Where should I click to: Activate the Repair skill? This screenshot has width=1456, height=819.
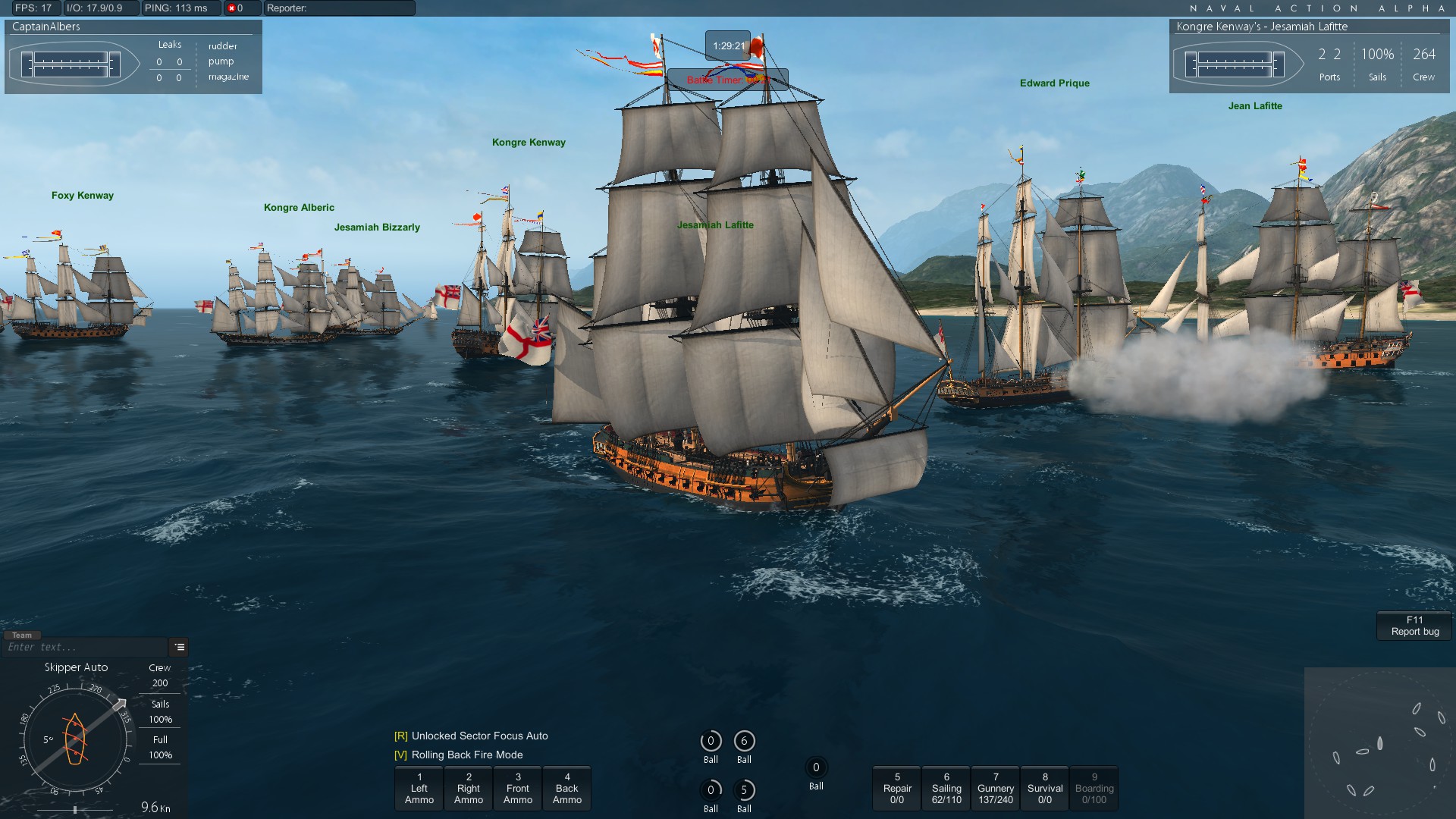[x=897, y=789]
